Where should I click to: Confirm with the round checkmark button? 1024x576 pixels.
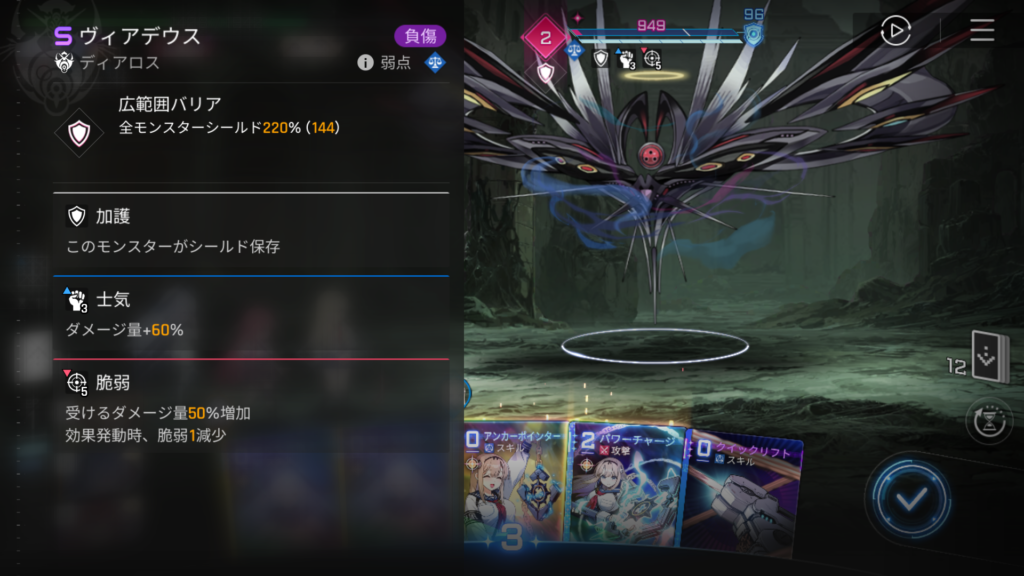click(908, 499)
